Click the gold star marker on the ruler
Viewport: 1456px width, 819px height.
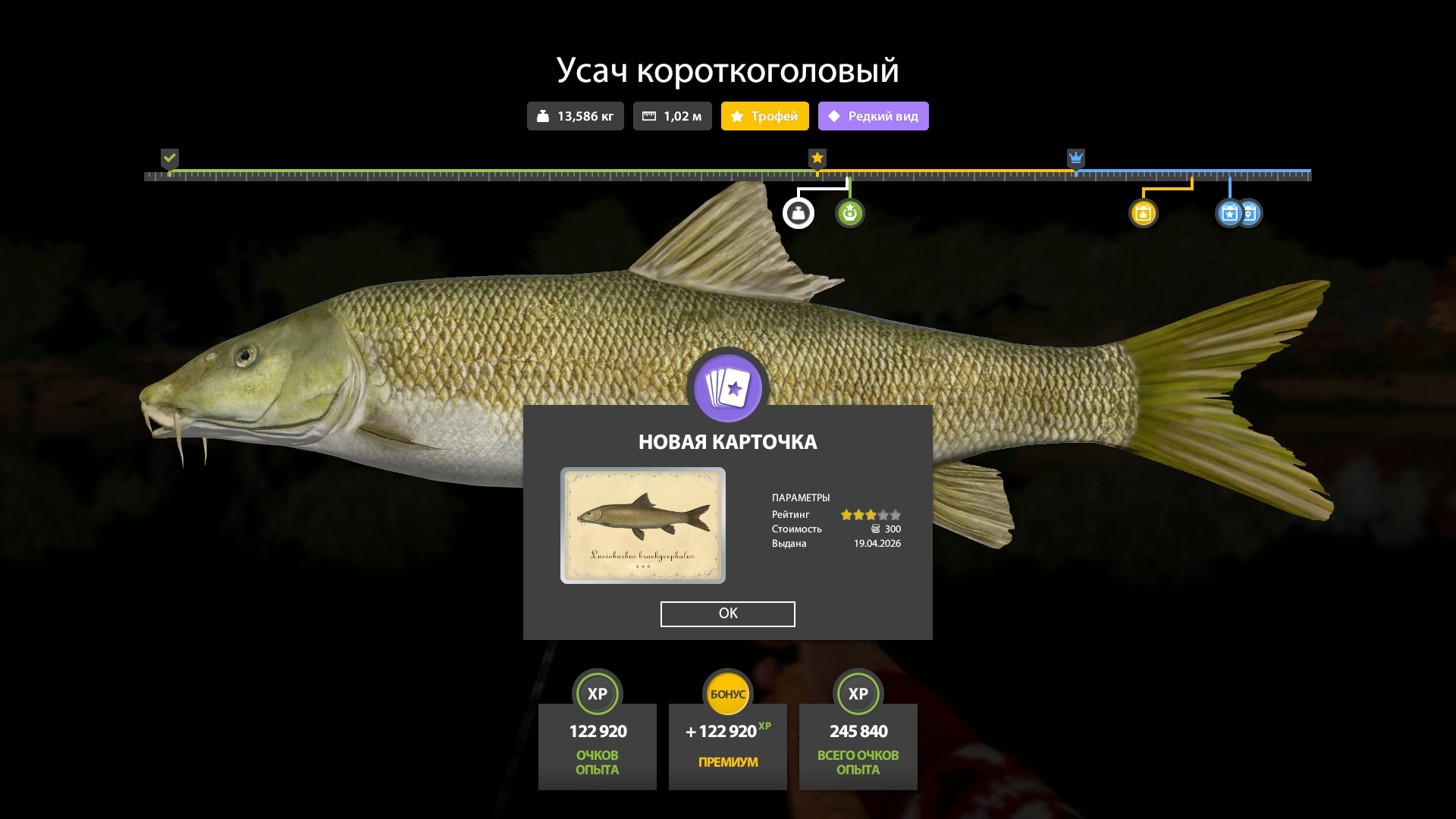[x=817, y=158]
